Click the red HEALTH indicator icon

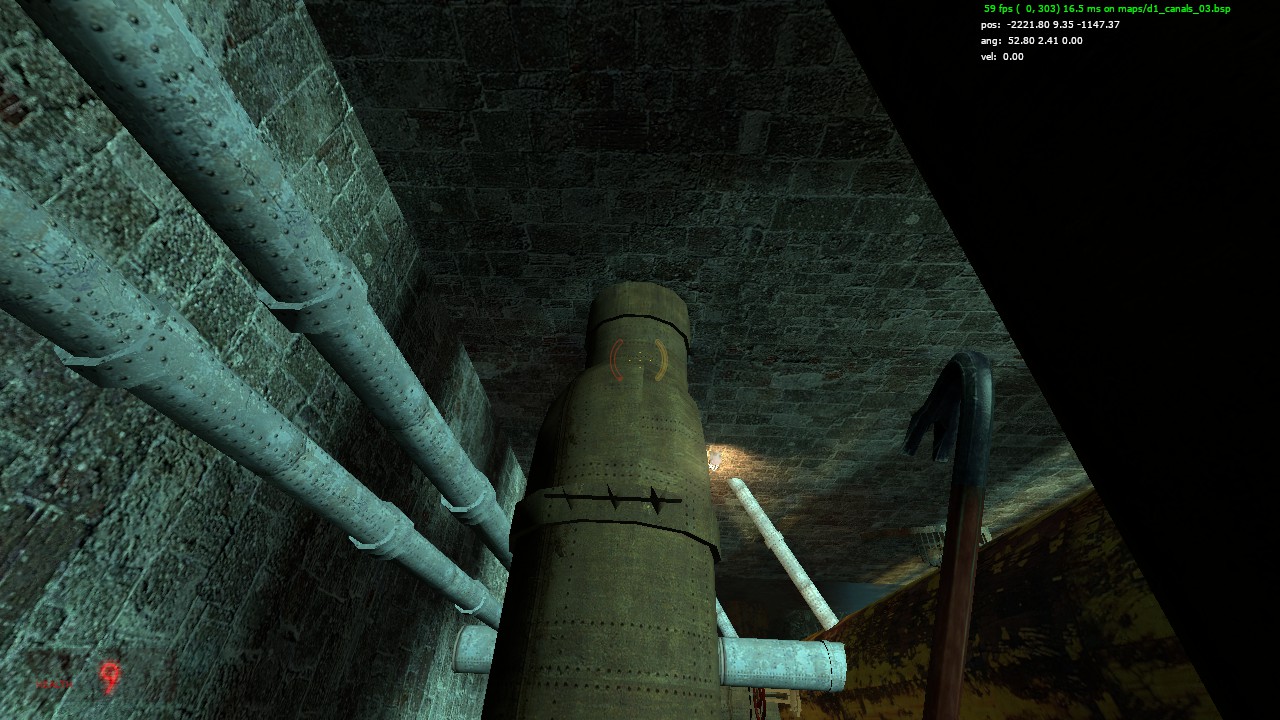[x=55, y=684]
